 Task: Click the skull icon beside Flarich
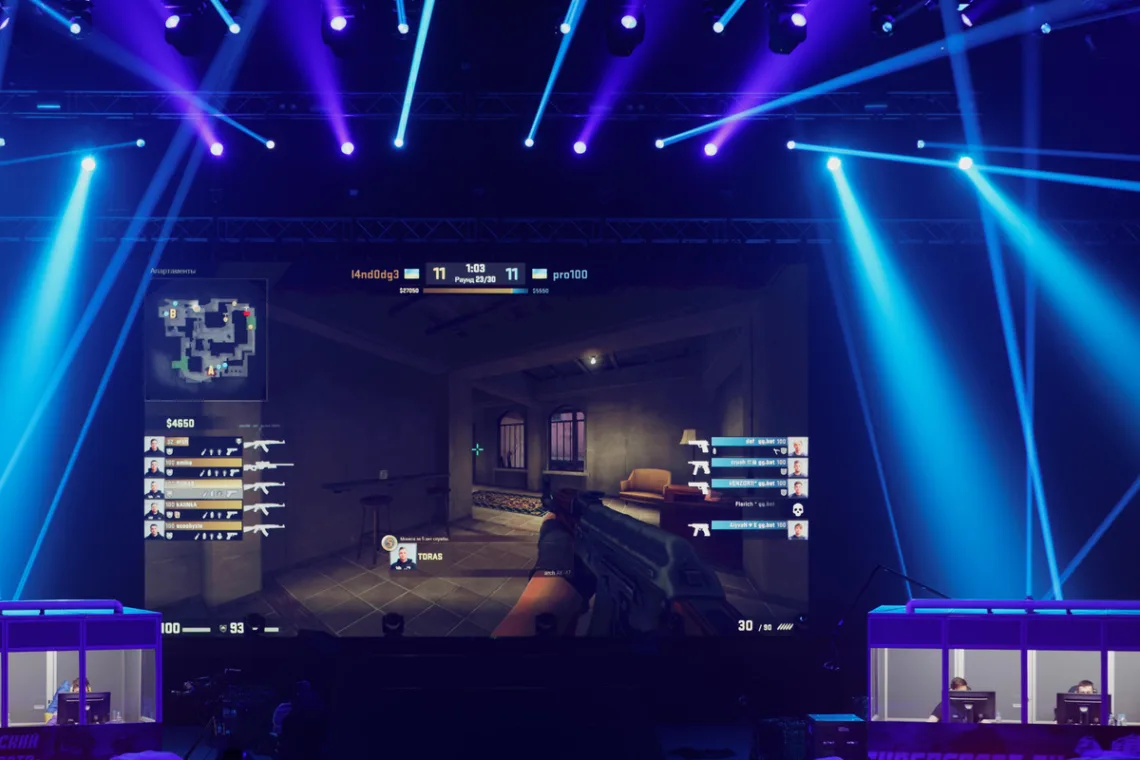(x=798, y=509)
